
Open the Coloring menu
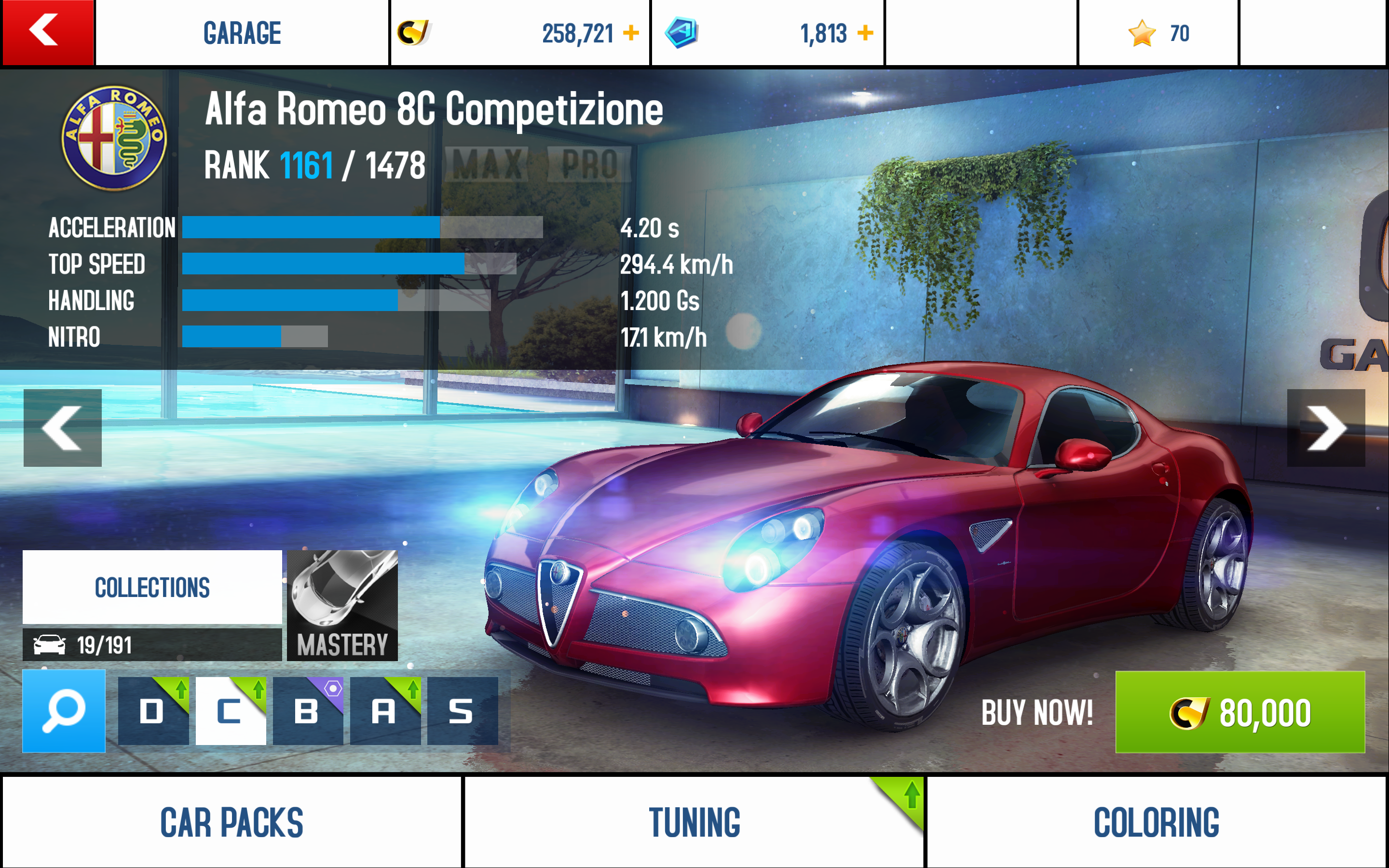(x=1156, y=822)
